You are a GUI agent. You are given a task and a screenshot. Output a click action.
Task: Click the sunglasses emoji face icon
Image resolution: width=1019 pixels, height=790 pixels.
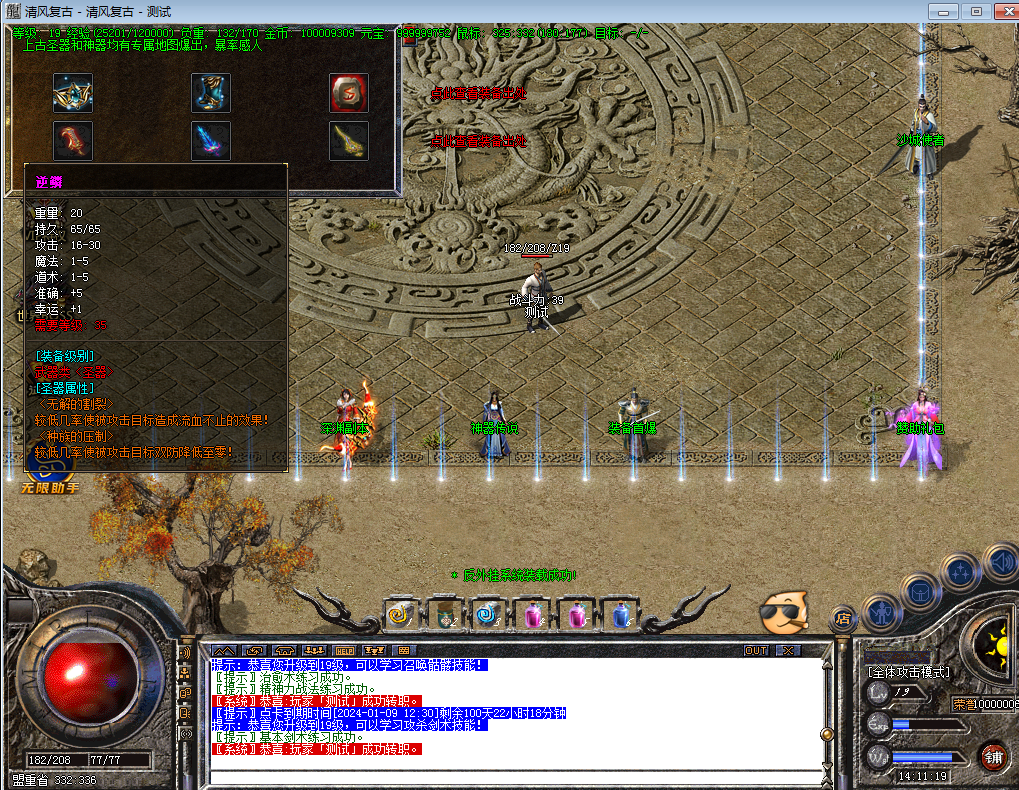point(782,613)
